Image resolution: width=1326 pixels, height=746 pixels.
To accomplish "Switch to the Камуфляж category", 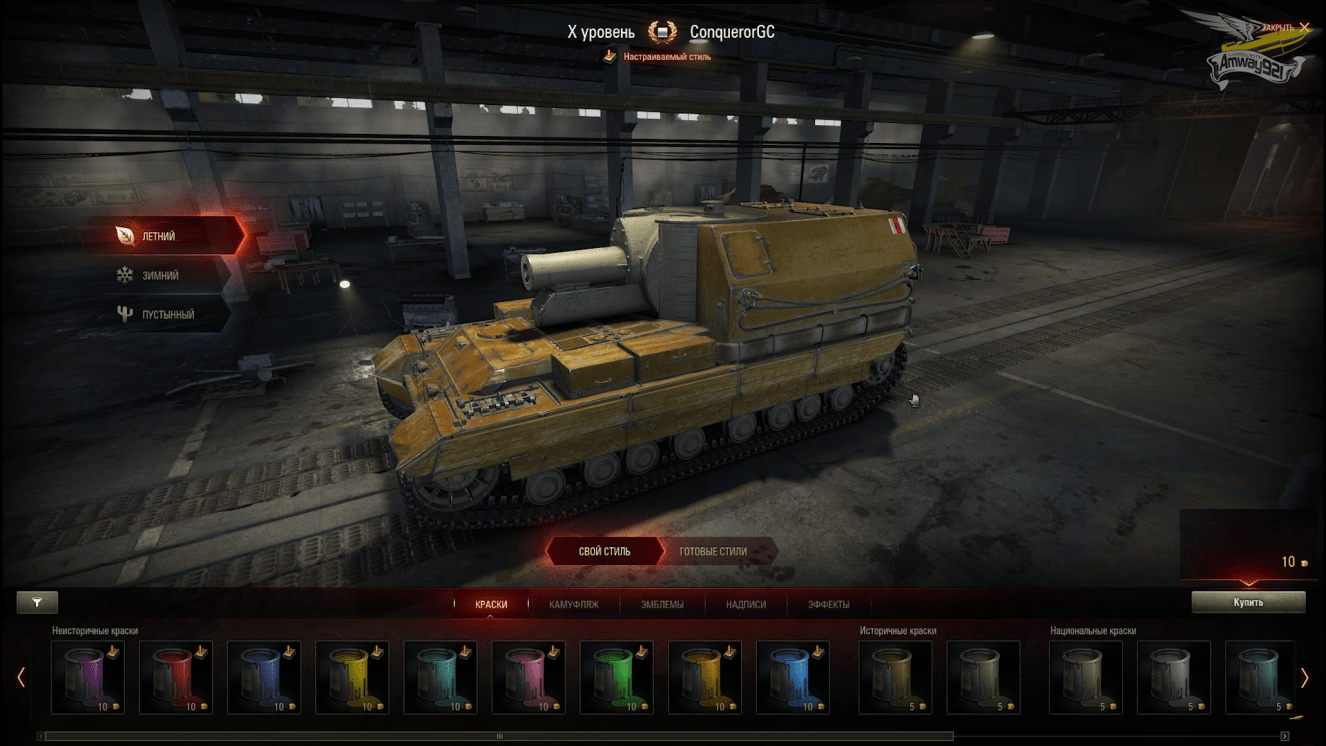I will 574,604.
